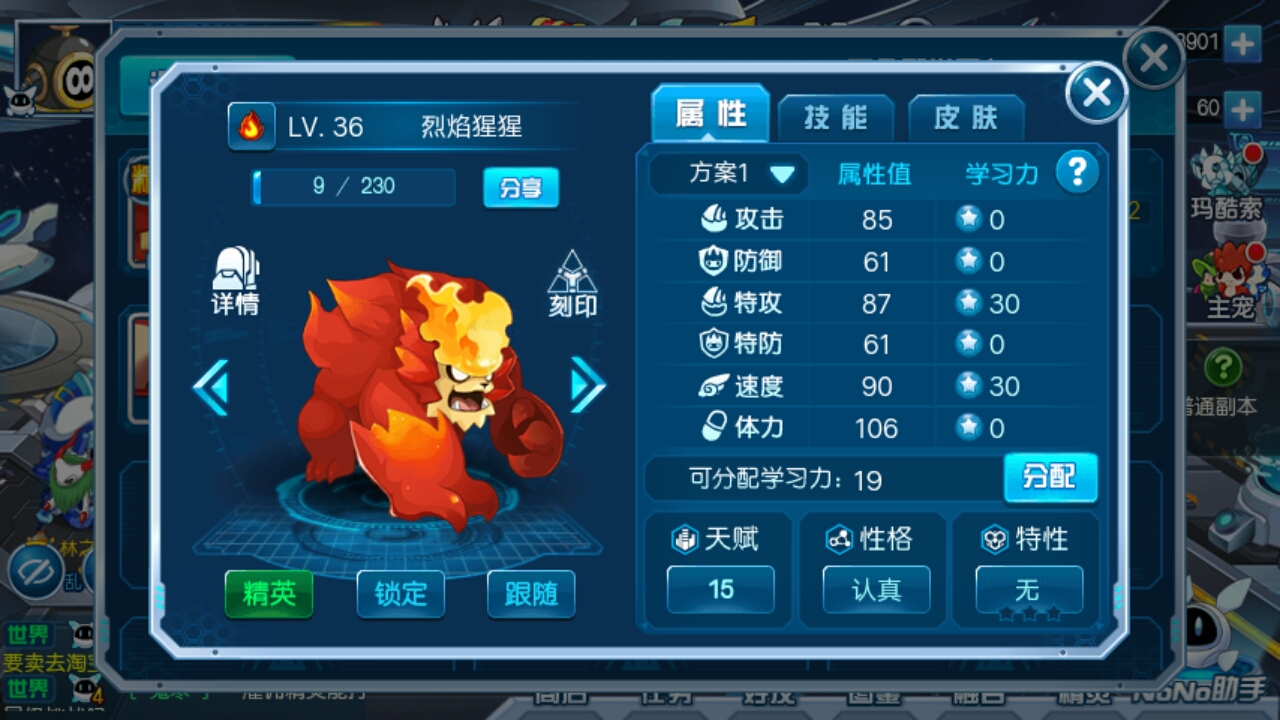Open the 学习力 help question mark
Screen dimensions: 1280x720
click(1078, 172)
